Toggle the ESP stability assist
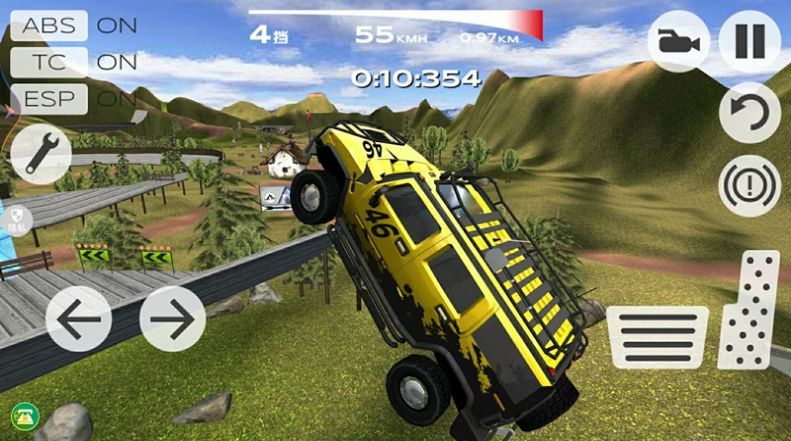Viewport: 791px width, 441px height. (x=49, y=98)
